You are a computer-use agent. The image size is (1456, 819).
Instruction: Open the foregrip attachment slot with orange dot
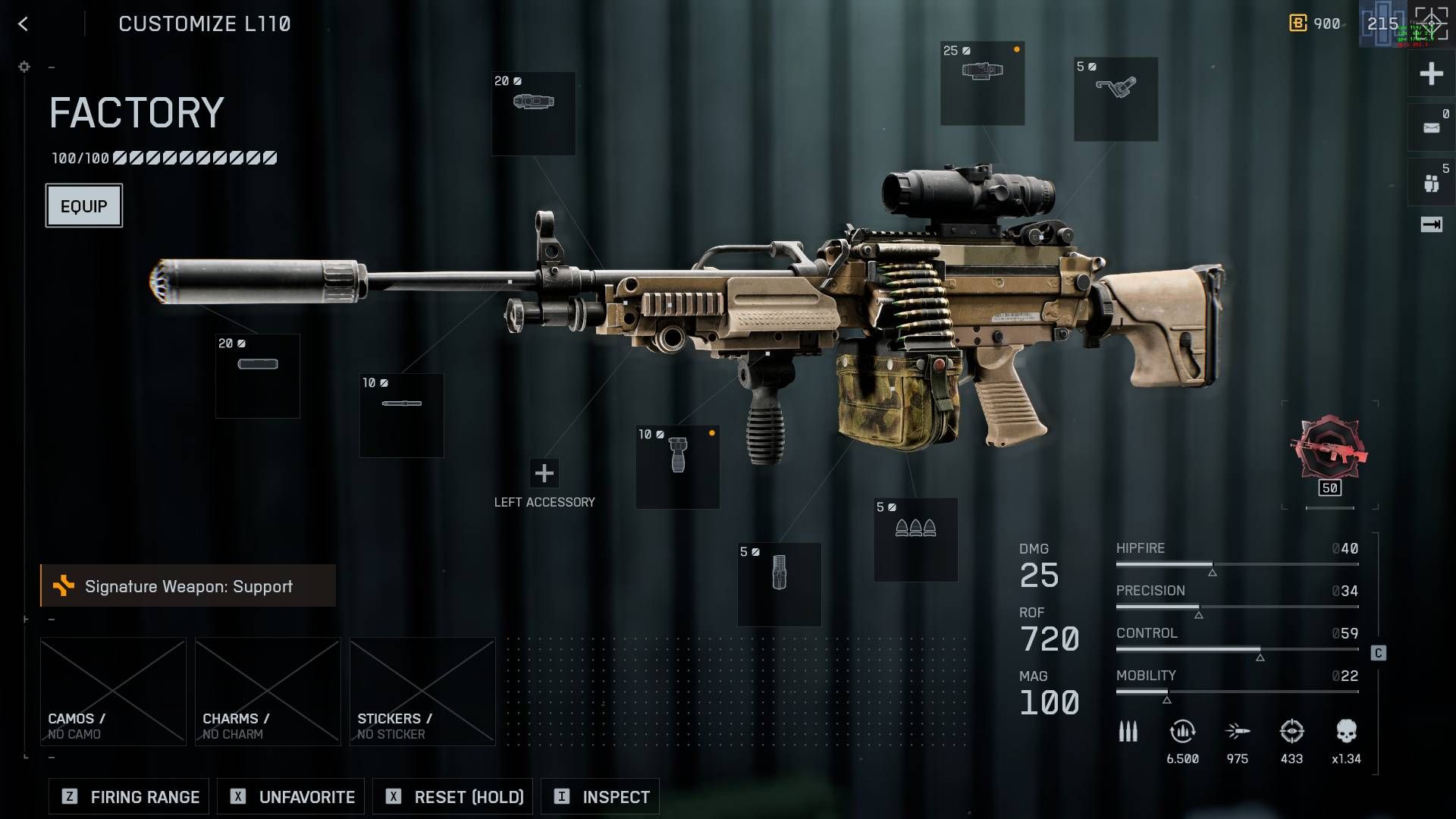click(677, 466)
